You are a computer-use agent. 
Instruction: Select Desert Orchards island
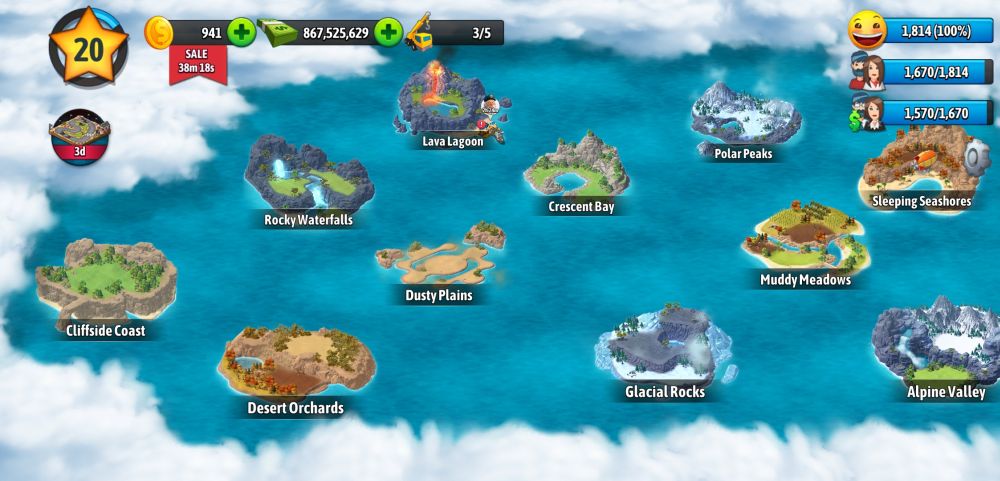point(295,365)
